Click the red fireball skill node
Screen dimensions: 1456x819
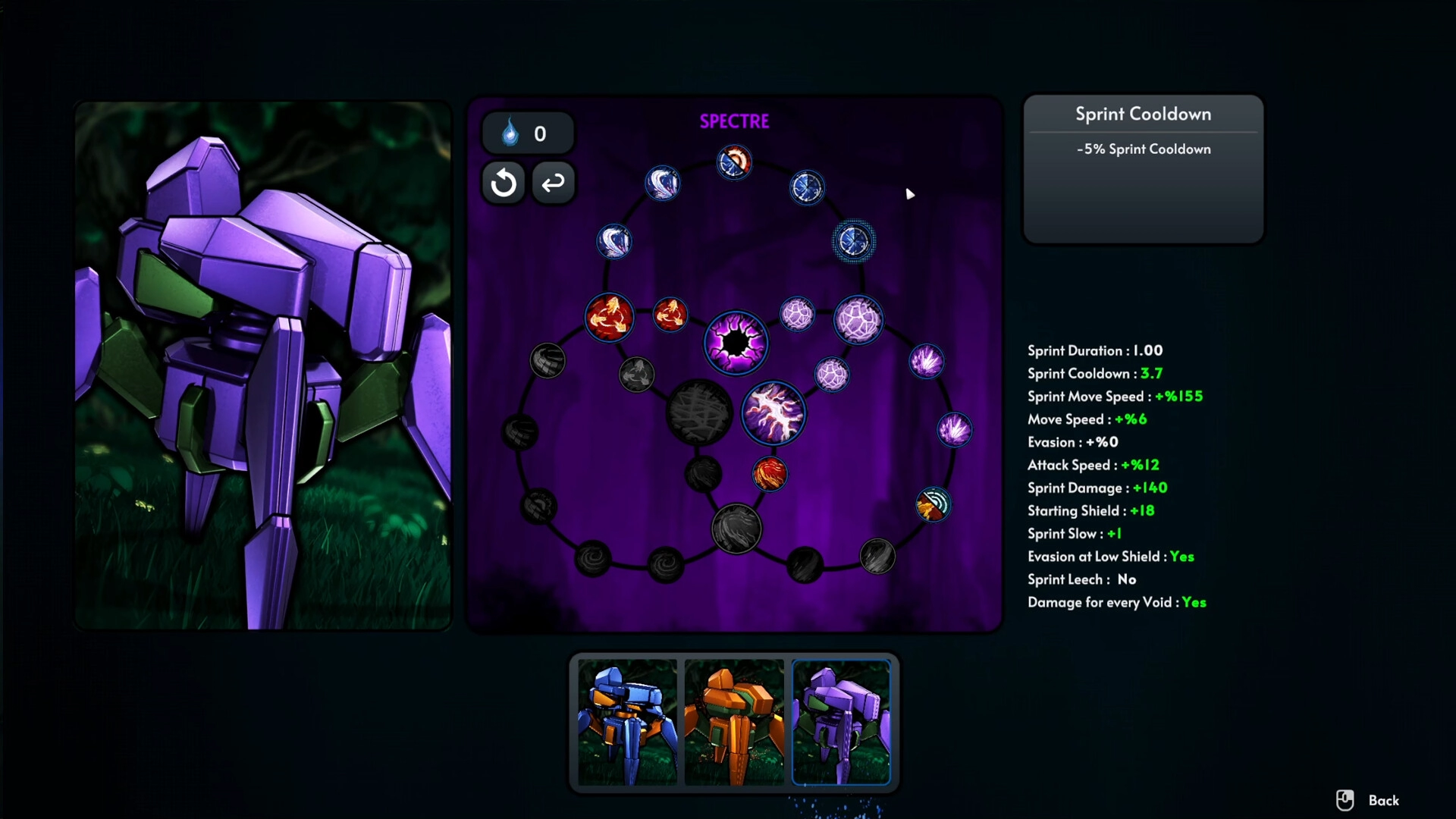click(770, 475)
